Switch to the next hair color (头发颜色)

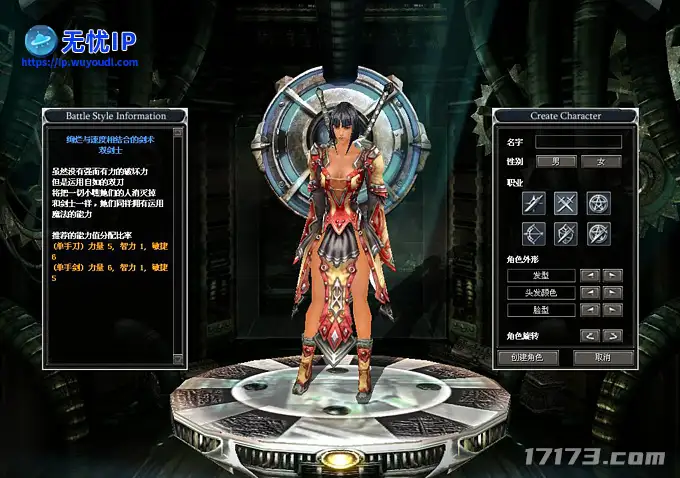pyautogui.click(x=612, y=293)
